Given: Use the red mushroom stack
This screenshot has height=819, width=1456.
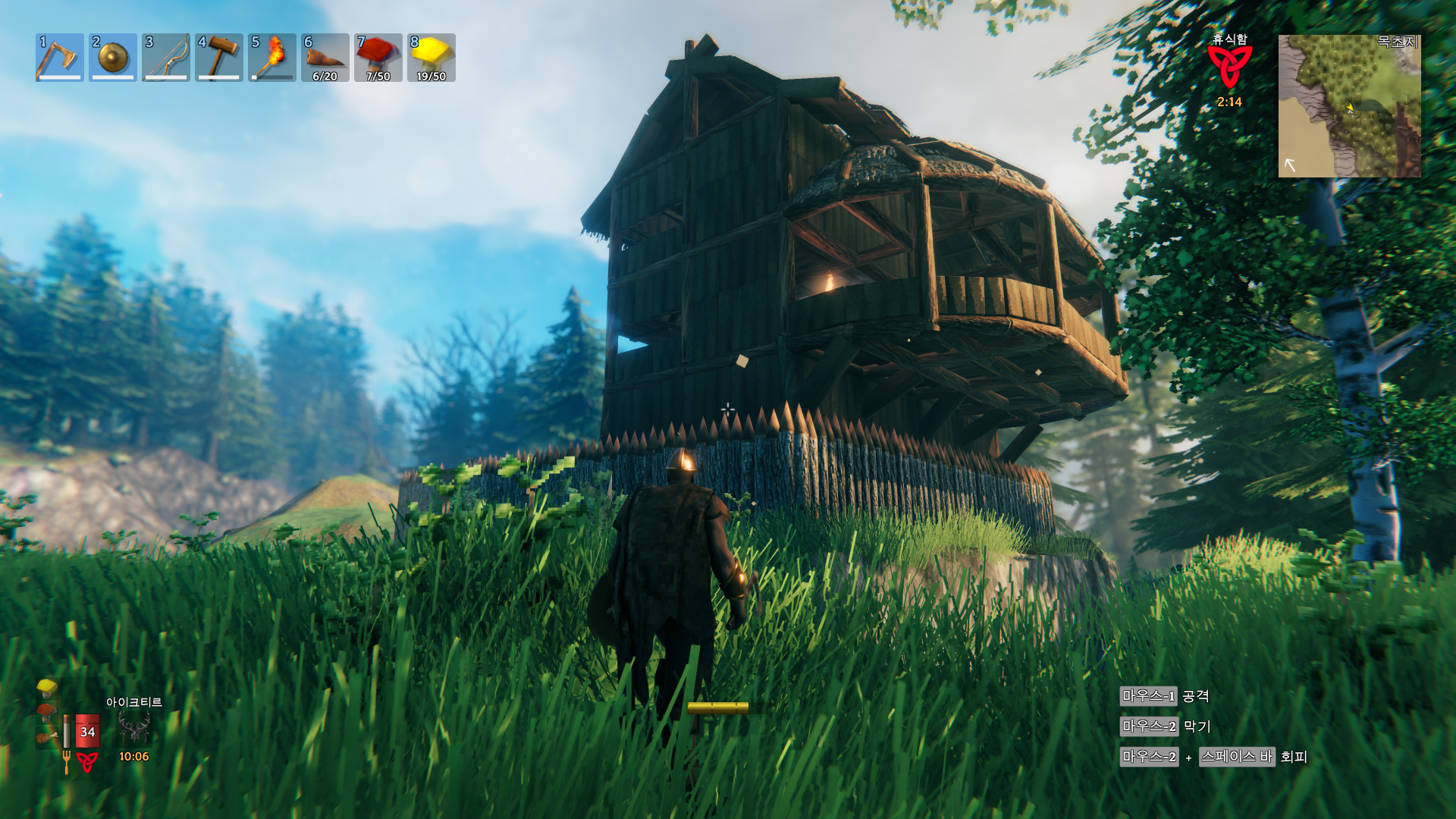Looking at the screenshot, I should (x=378, y=58).
